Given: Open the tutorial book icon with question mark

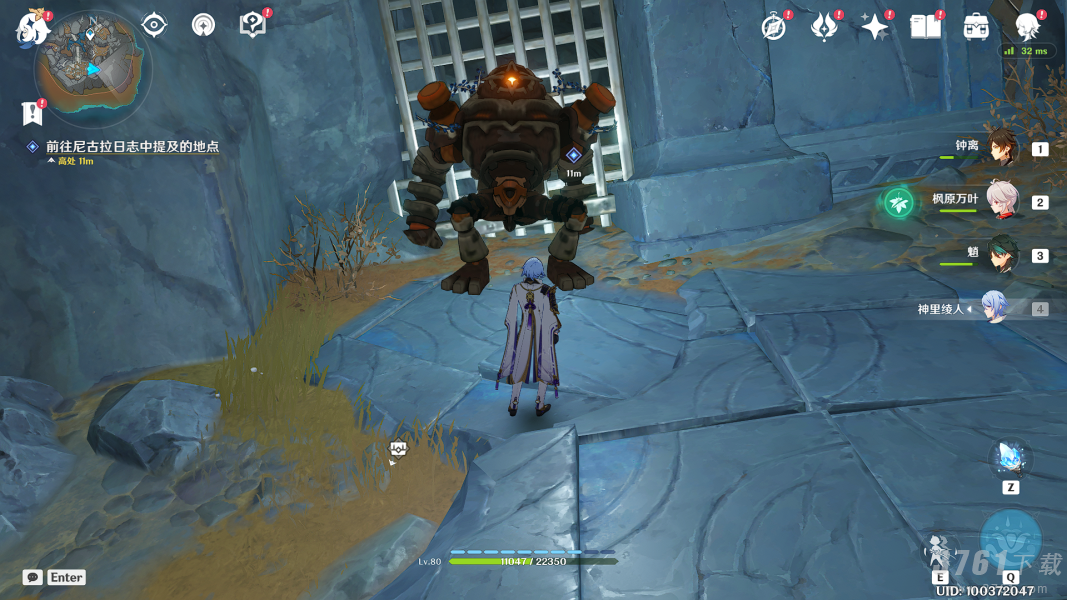Looking at the screenshot, I should tap(253, 26).
